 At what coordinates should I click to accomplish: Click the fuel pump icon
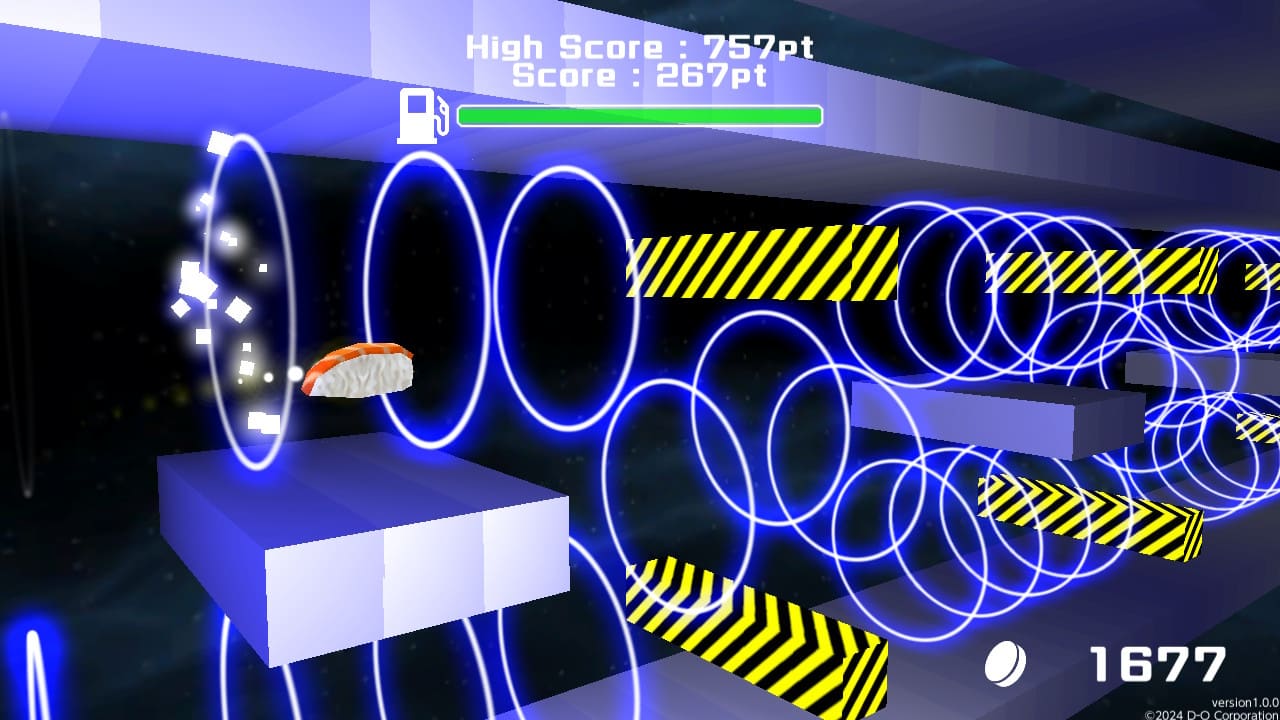[x=420, y=113]
